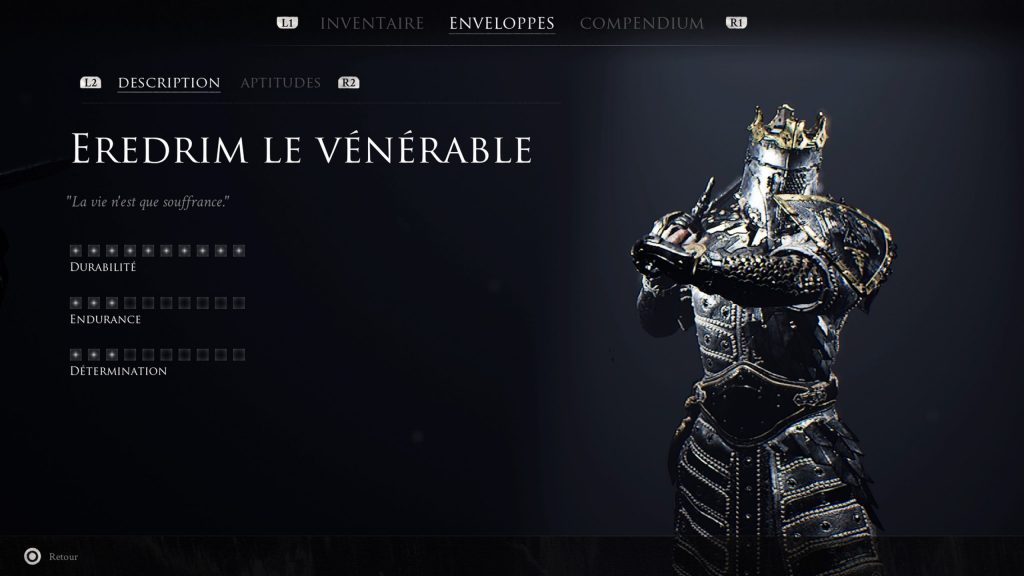Switch to the Aptitudes sub-tab

pos(280,83)
